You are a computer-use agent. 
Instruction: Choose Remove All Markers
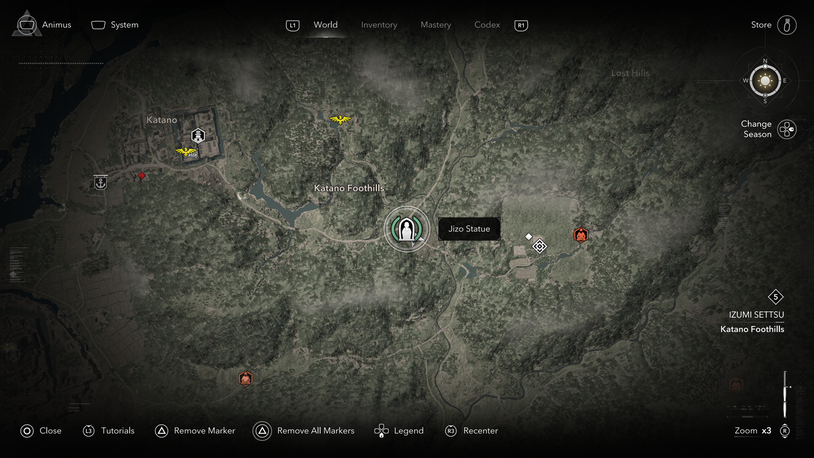[305, 431]
